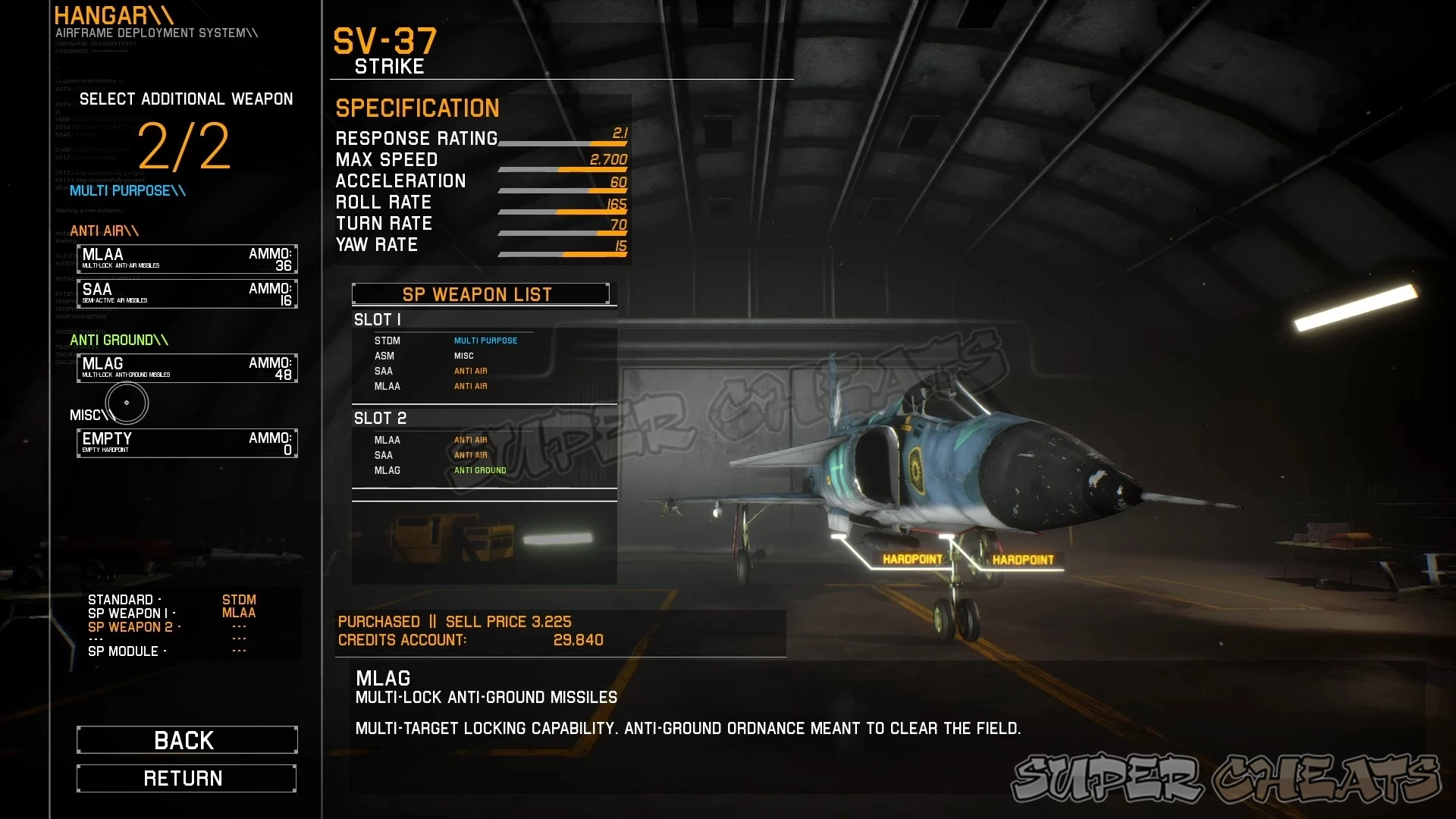The height and width of the screenshot is (819, 1456).
Task: Choose MLAG in the Slot 2 list
Action: tap(386, 470)
